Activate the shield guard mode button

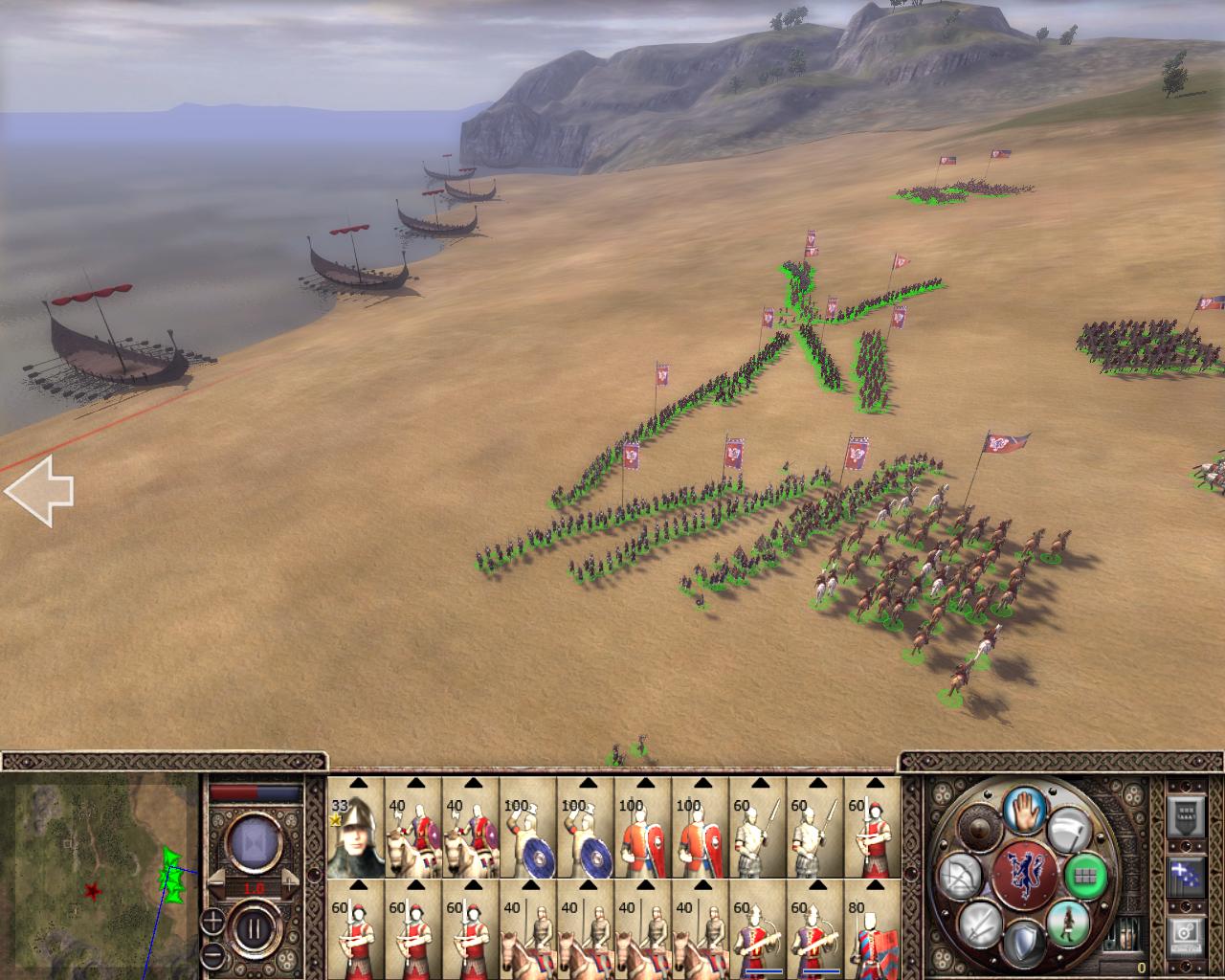coord(1023,943)
